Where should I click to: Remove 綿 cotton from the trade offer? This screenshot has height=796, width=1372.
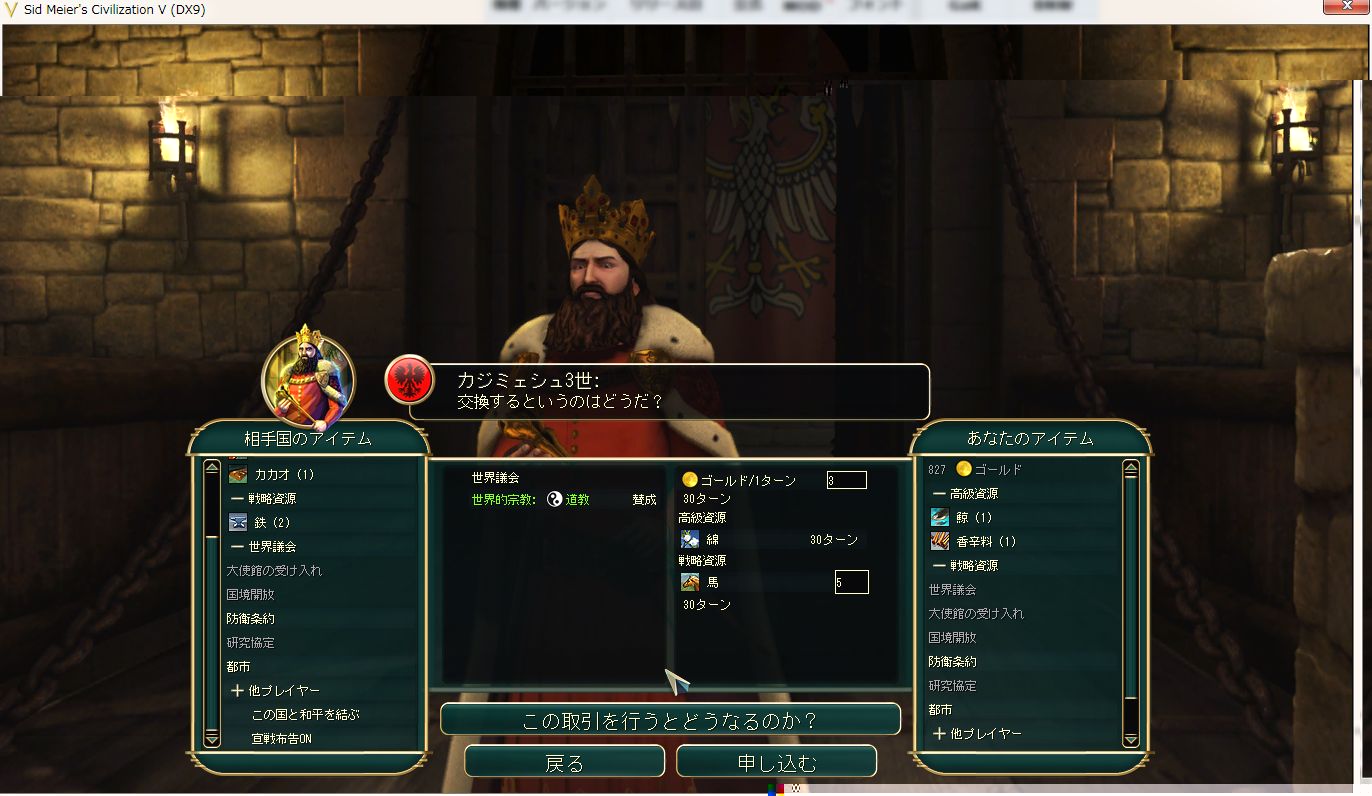tap(712, 540)
